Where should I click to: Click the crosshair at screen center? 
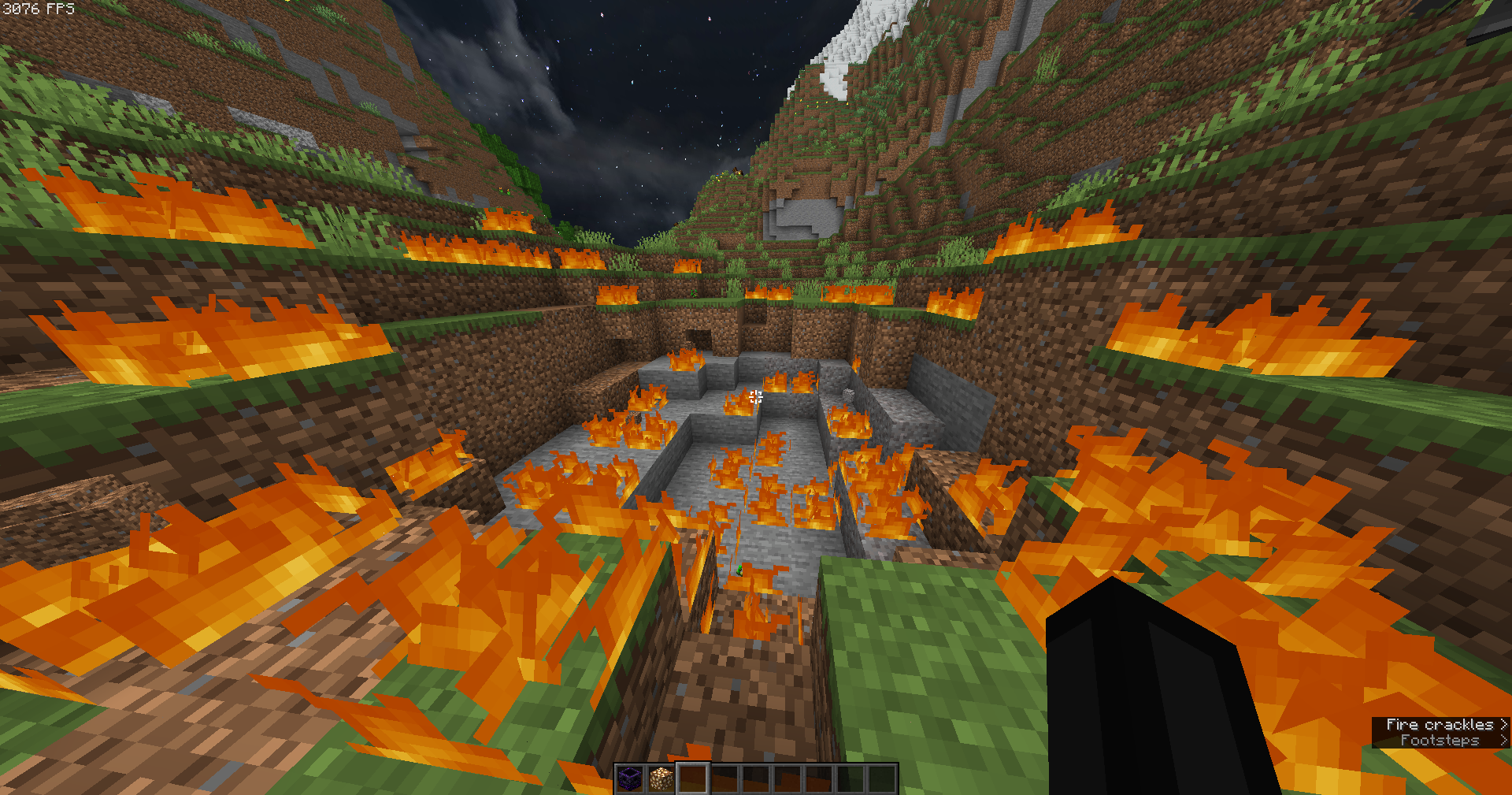[x=756, y=398]
